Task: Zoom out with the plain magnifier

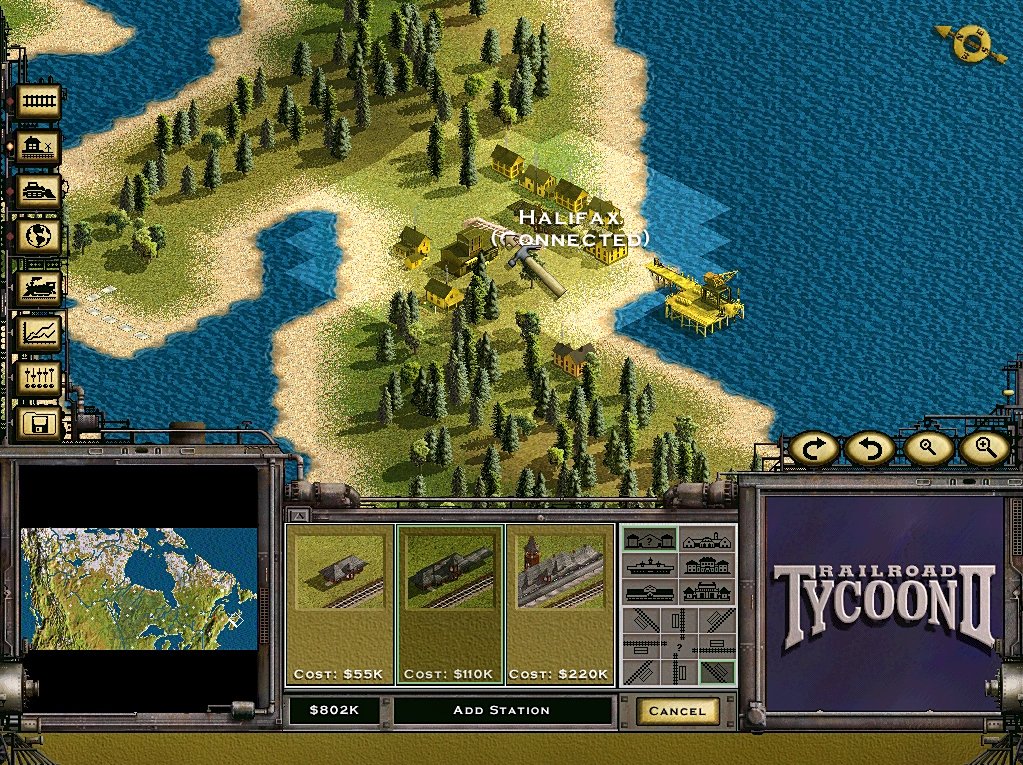Action: 927,449
